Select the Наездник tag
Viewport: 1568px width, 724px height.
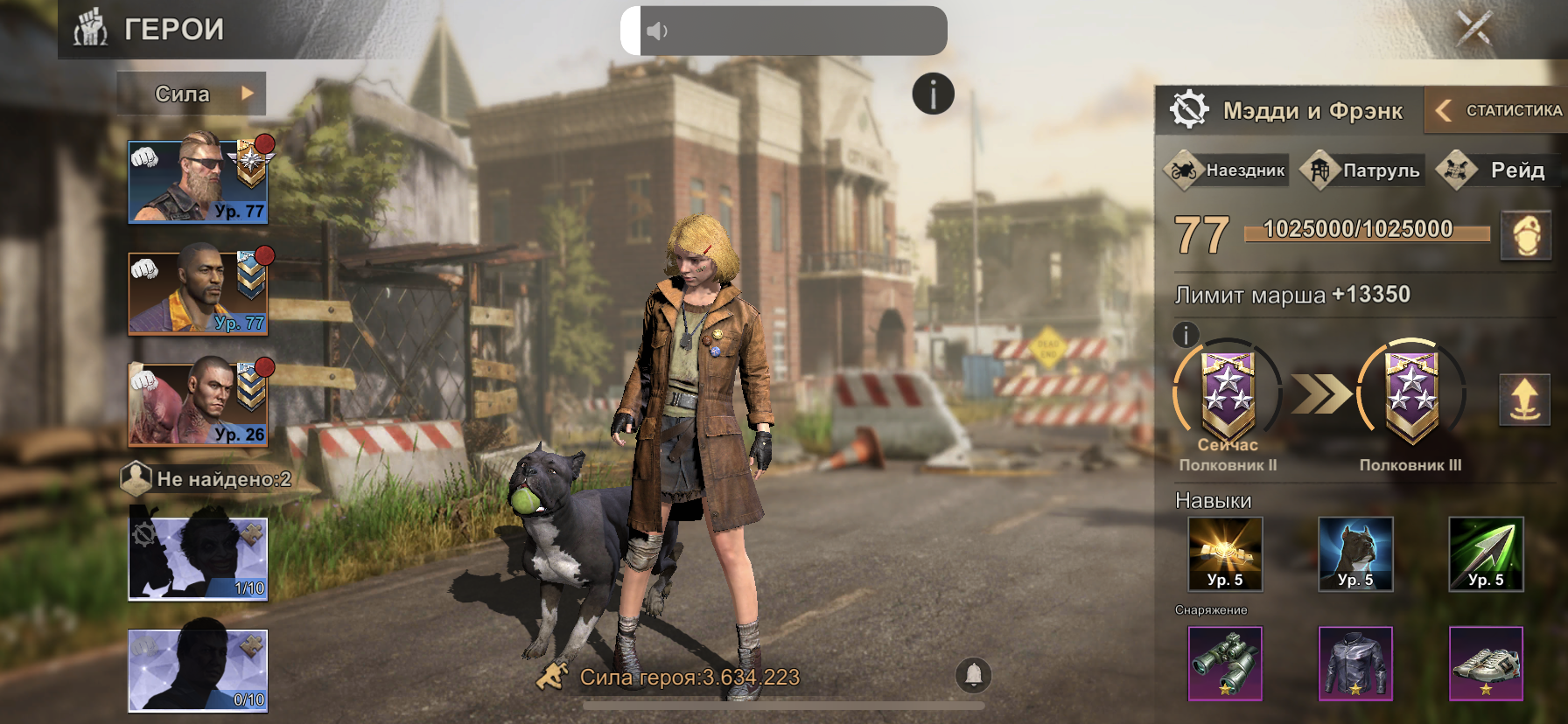1227,170
